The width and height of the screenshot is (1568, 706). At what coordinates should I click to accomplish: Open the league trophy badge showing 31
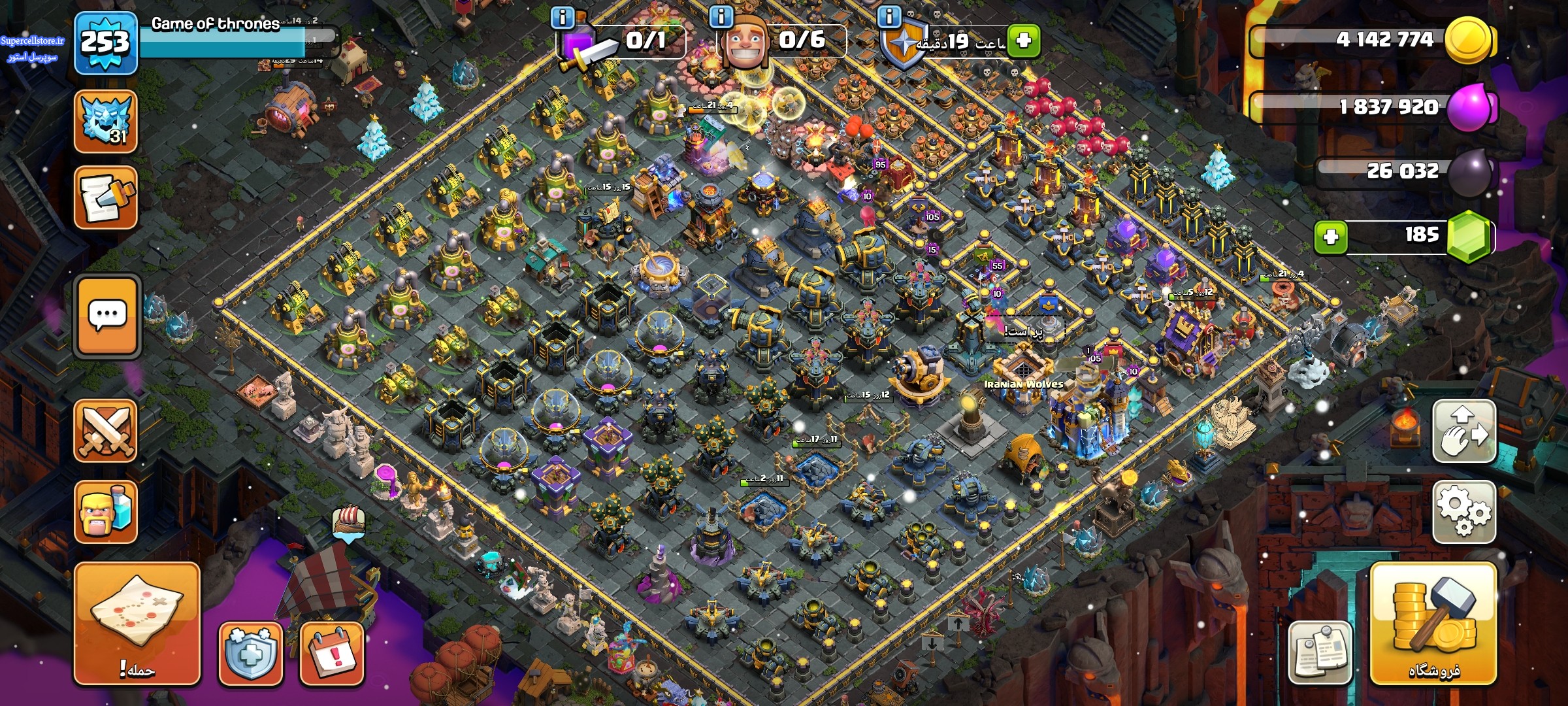click(x=106, y=122)
